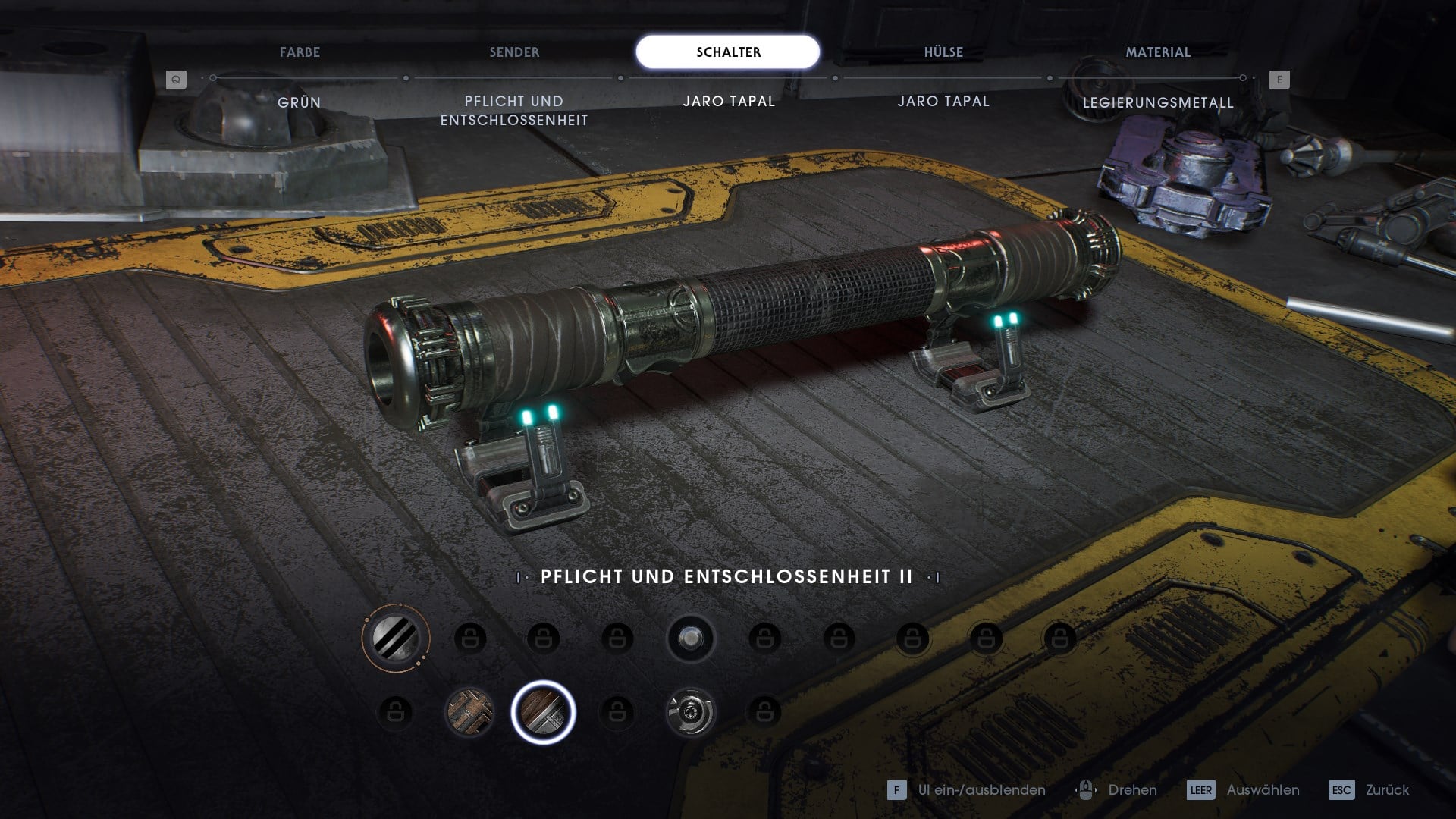Click the Auswählen confirm button
The width and height of the screenshot is (1456, 819).
(x=1244, y=790)
